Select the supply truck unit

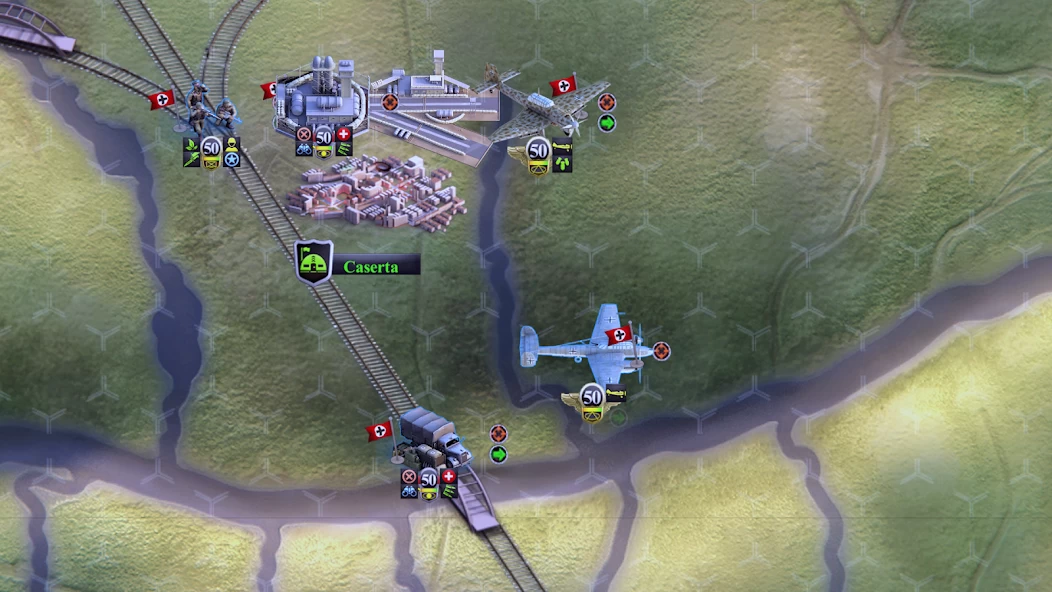click(434, 438)
